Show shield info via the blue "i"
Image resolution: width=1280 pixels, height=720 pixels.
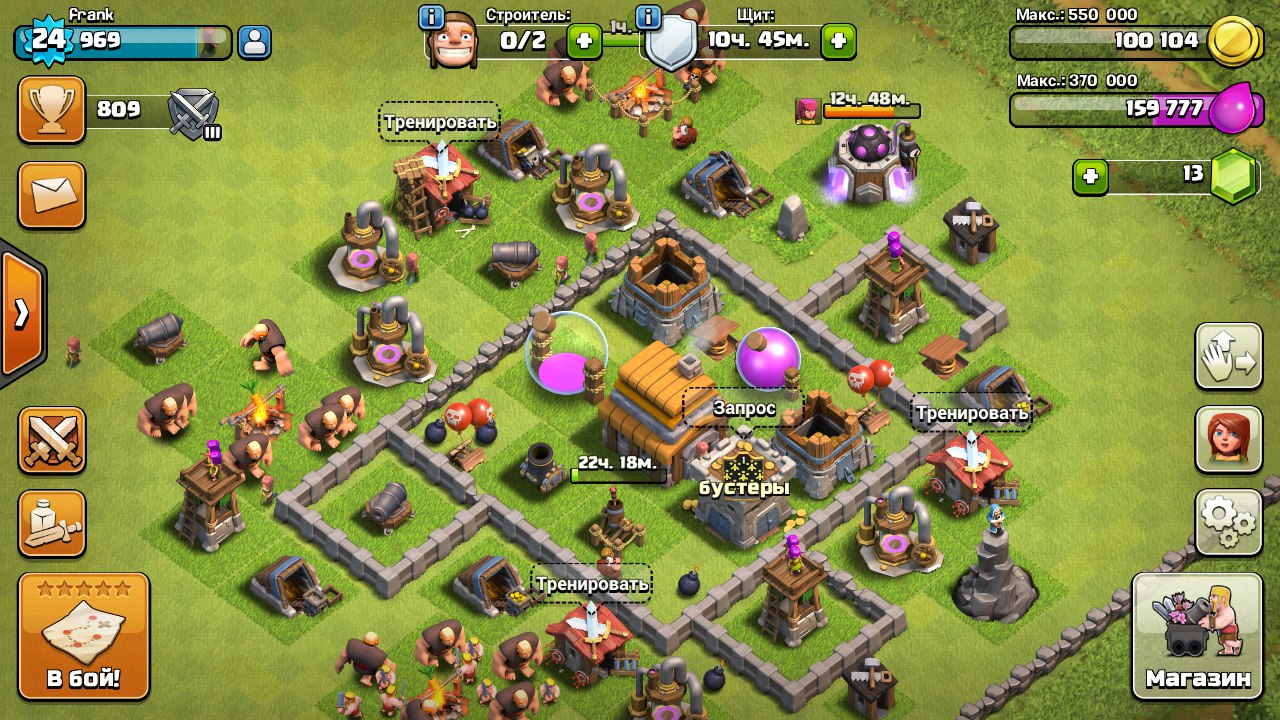point(648,17)
